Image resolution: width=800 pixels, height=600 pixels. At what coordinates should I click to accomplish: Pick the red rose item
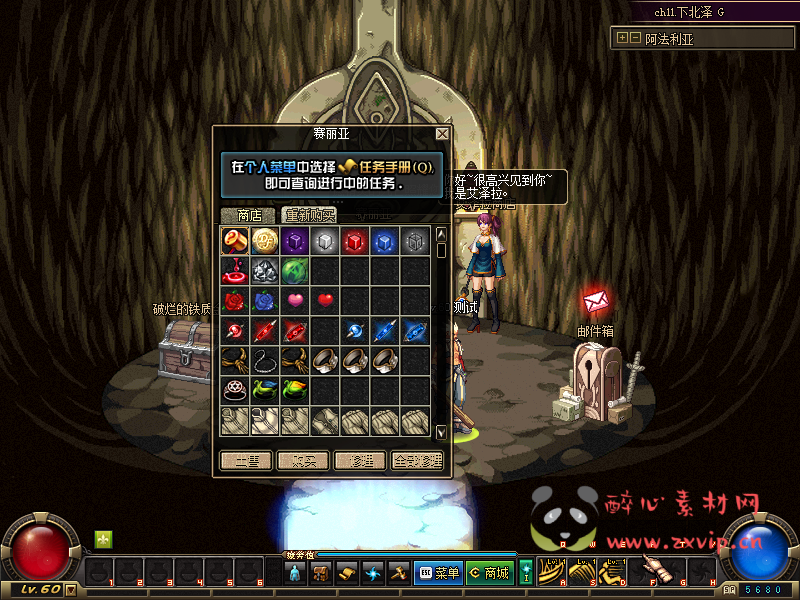click(236, 300)
